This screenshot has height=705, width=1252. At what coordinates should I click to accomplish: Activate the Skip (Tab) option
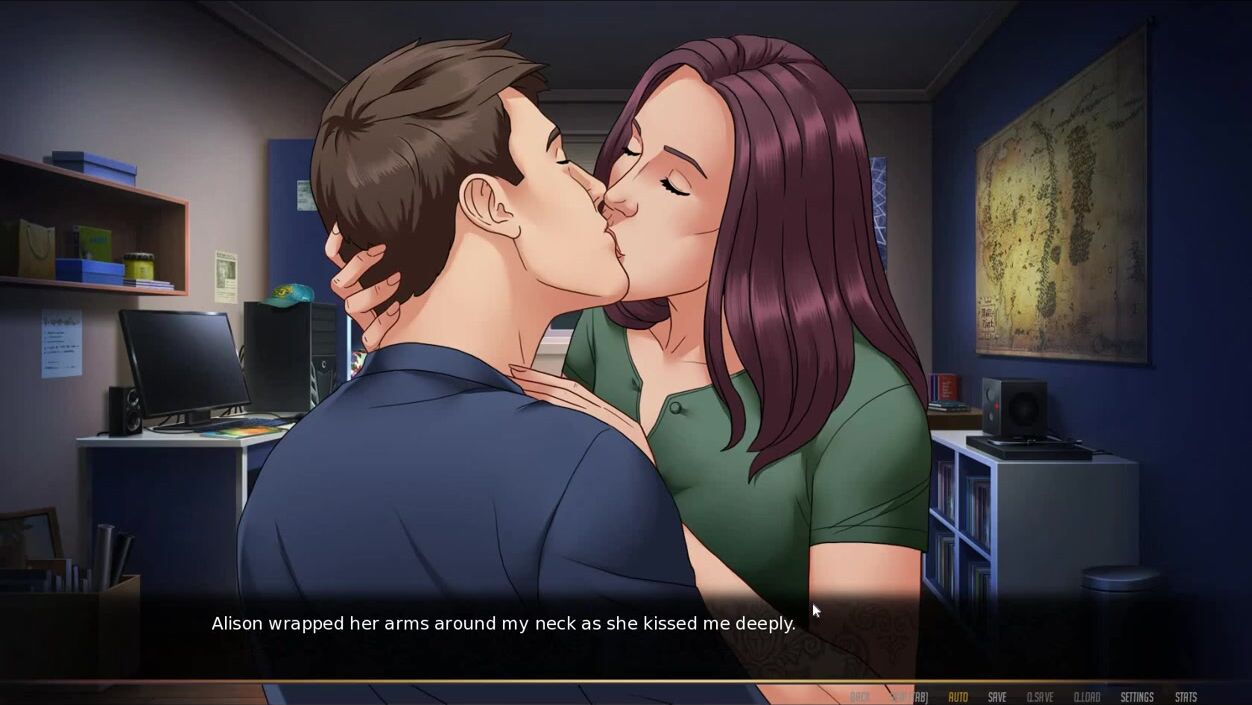(x=909, y=697)
